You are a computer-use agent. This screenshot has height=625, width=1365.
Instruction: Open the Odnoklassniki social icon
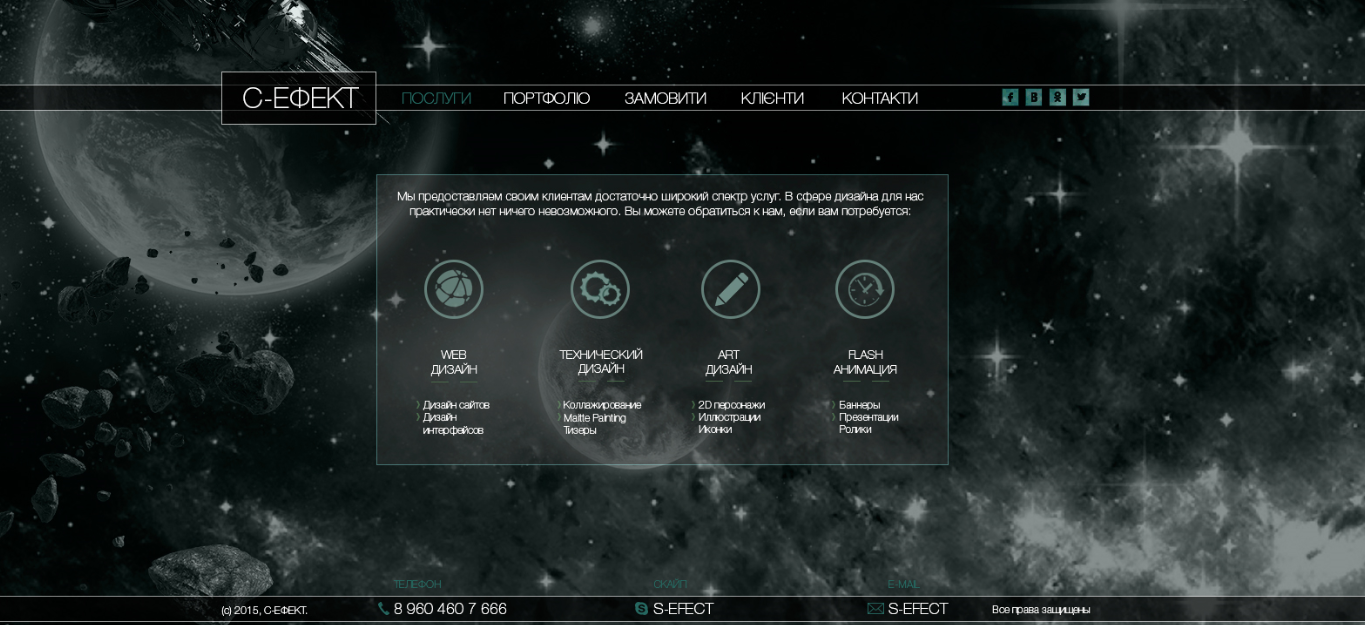coord(1057,97)
